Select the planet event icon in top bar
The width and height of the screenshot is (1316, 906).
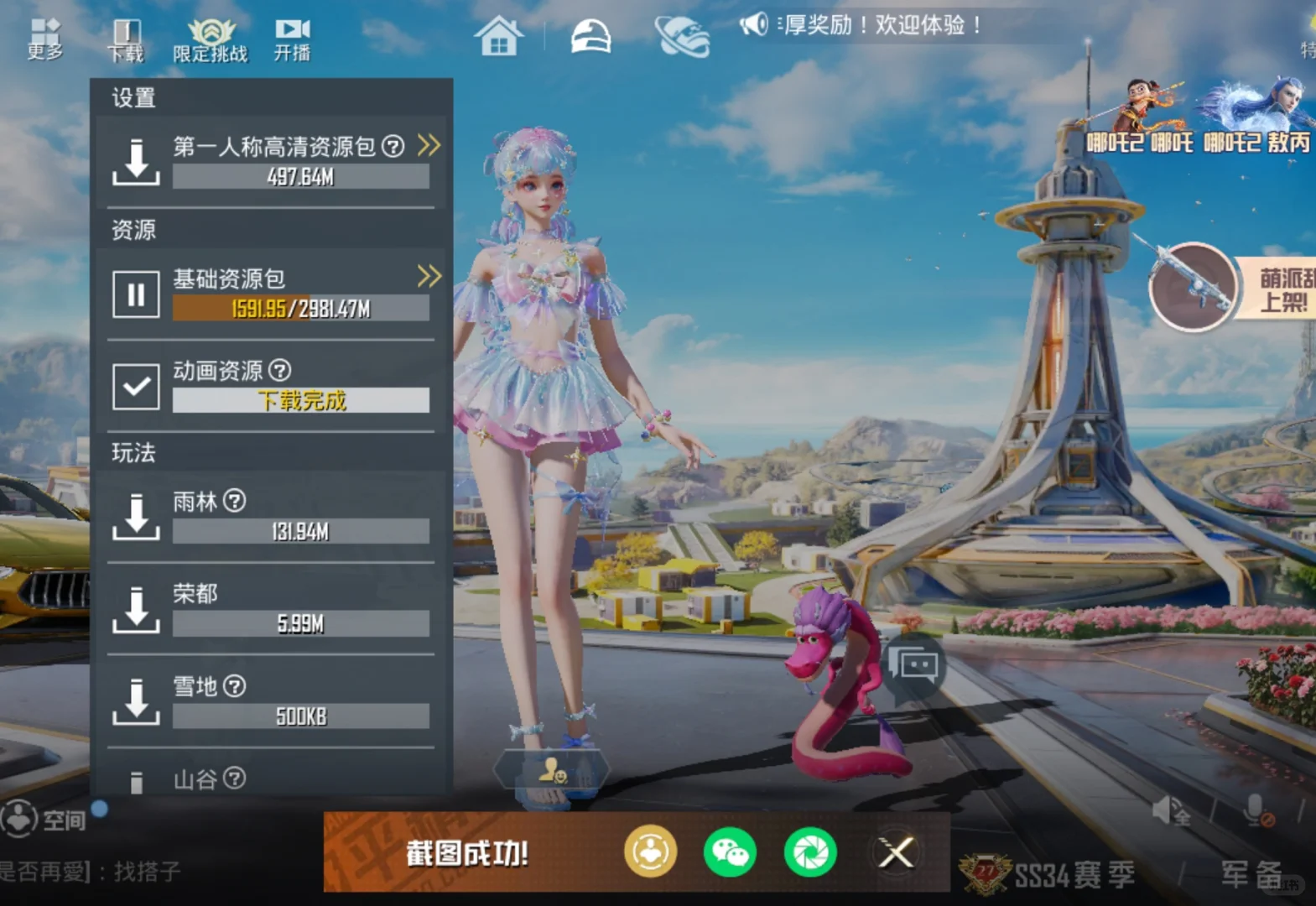pos(684,37)
